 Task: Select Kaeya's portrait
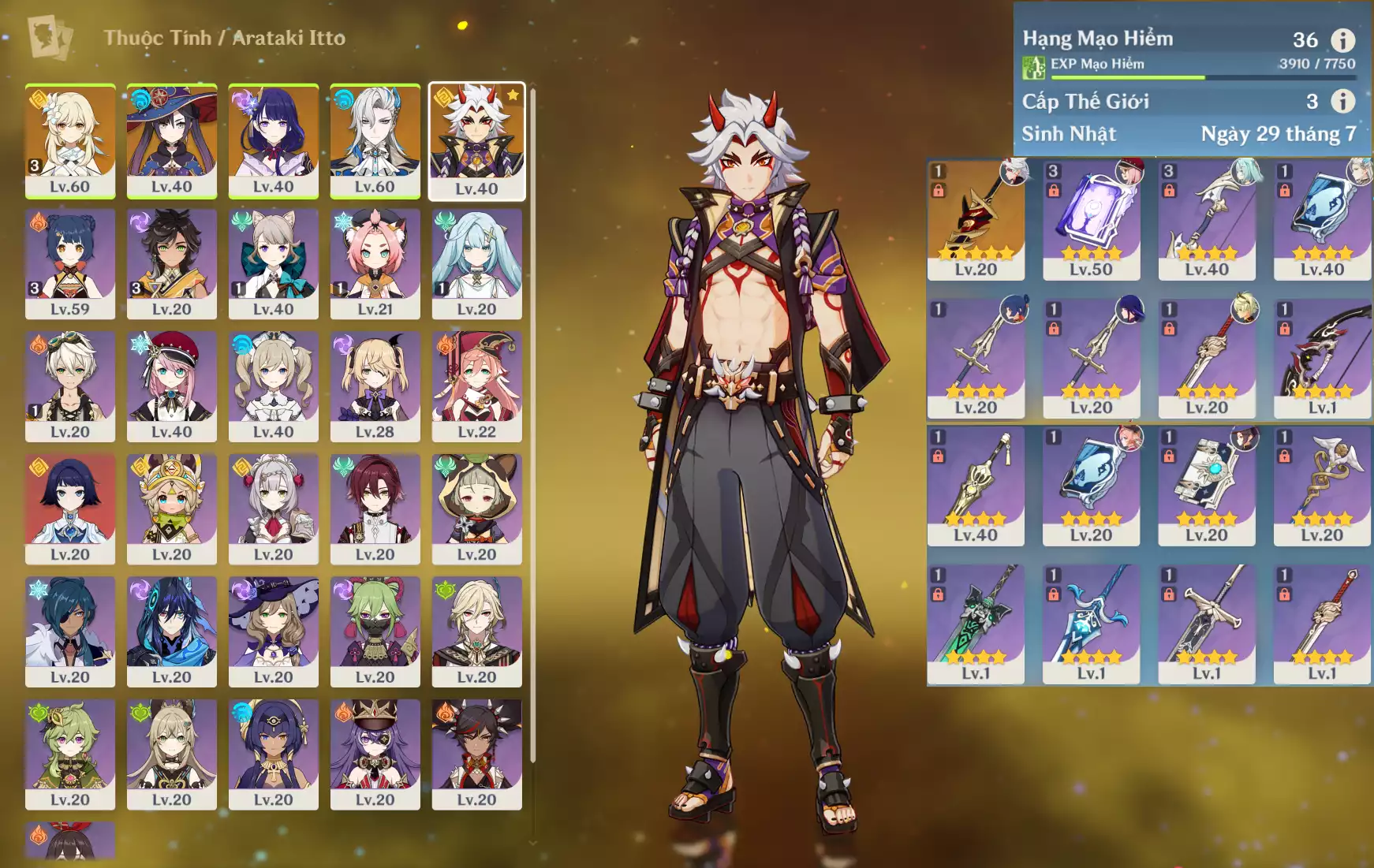coord(70,631)
